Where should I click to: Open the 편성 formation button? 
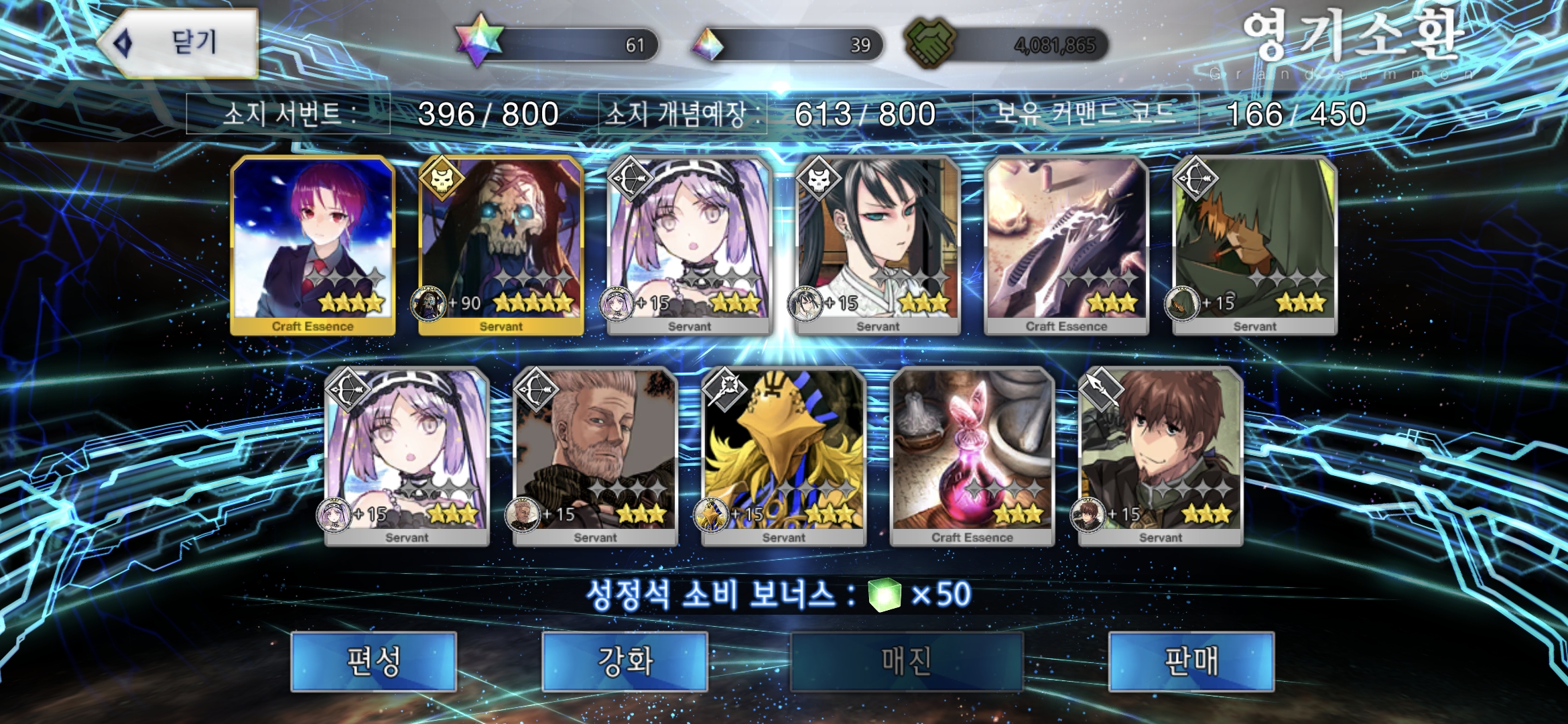[374, 661]
